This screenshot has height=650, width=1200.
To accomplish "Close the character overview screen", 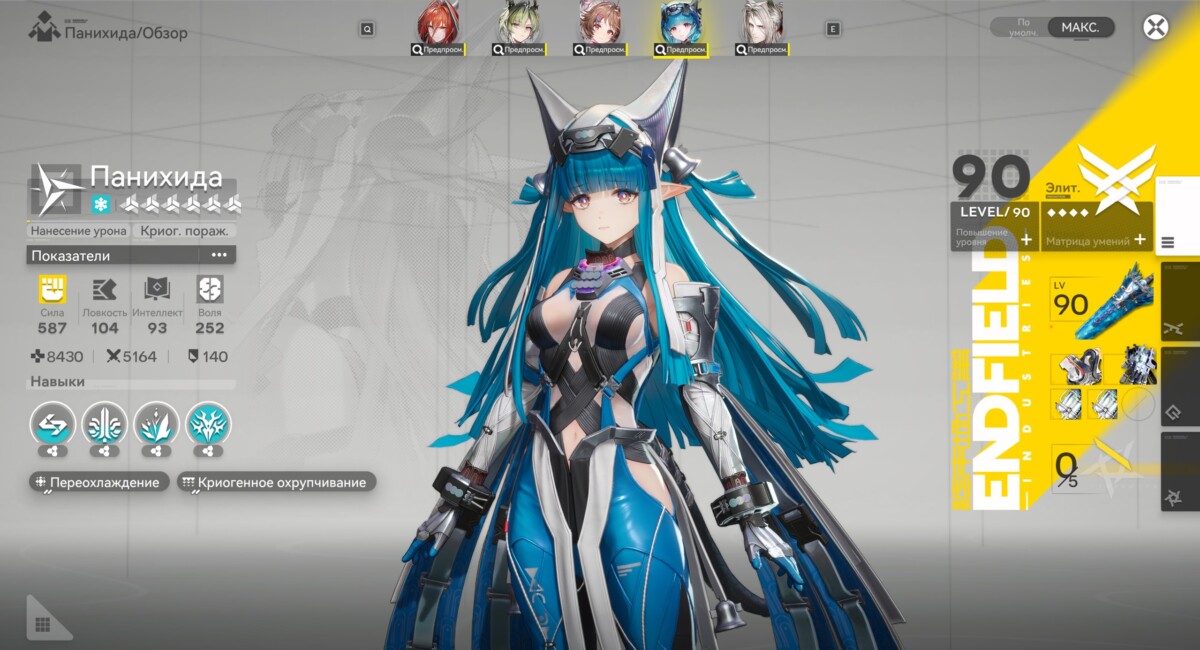I will pyautogui.click(x=1156, y=27).
